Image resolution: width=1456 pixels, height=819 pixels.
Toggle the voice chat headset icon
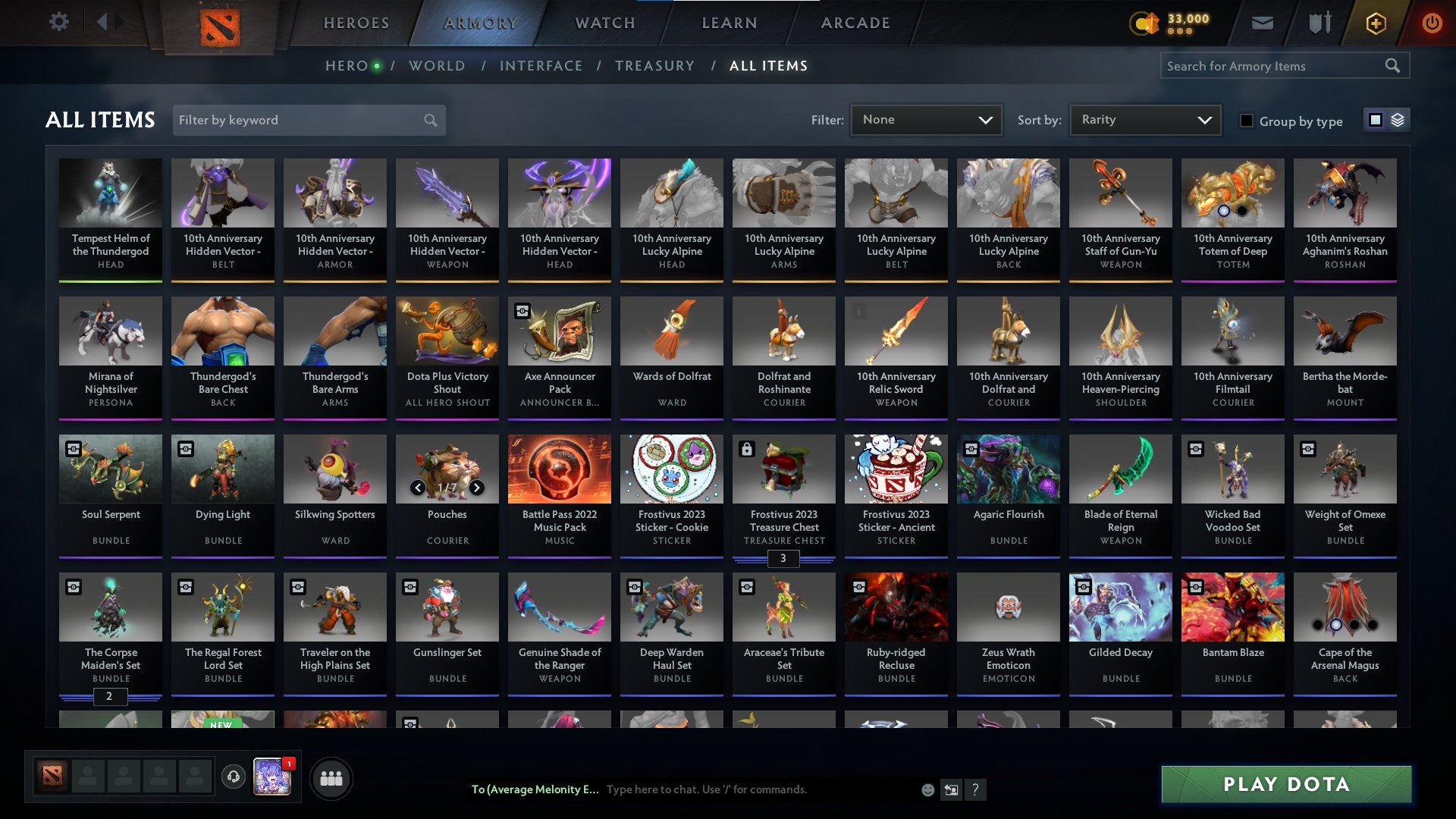pos(235,777)
